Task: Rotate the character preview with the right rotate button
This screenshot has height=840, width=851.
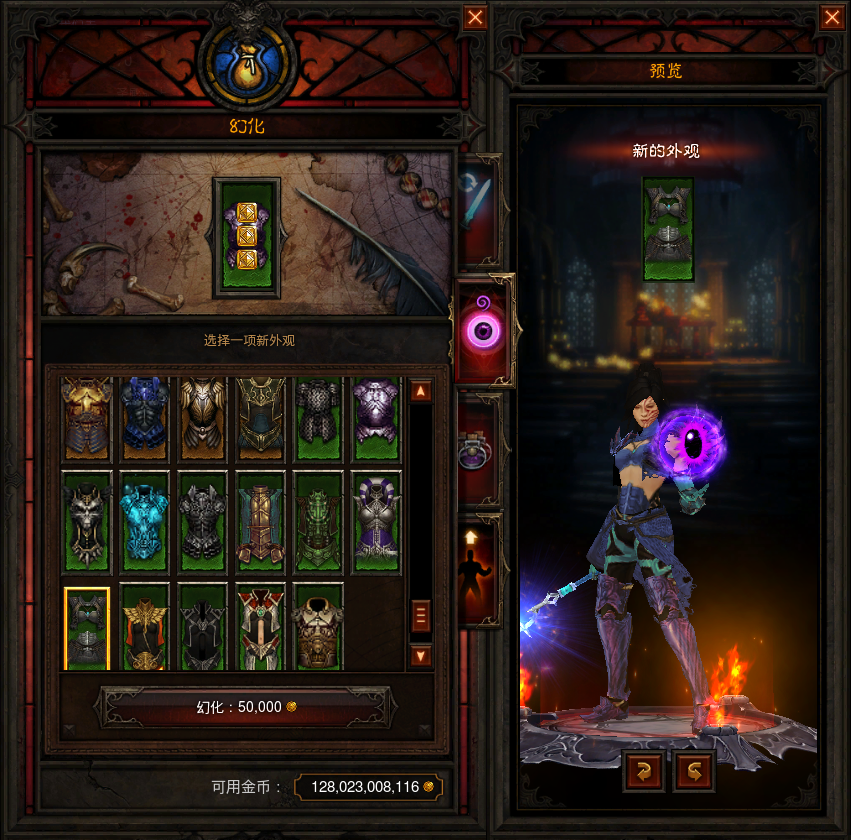Action: tap(695, 771)
